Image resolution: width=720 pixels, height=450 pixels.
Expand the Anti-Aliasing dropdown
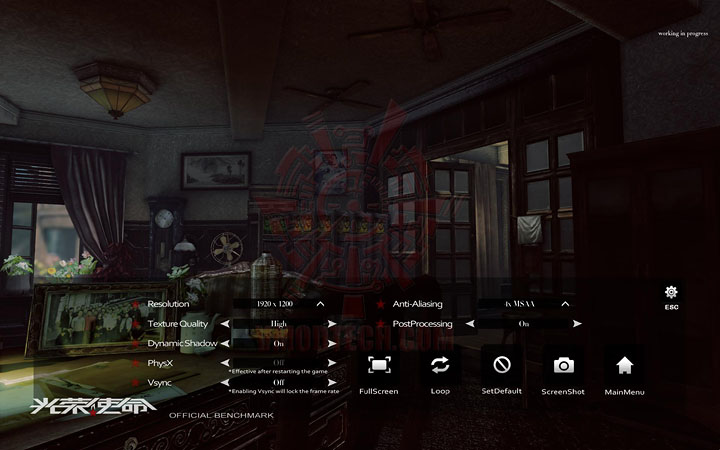point(565,303)
